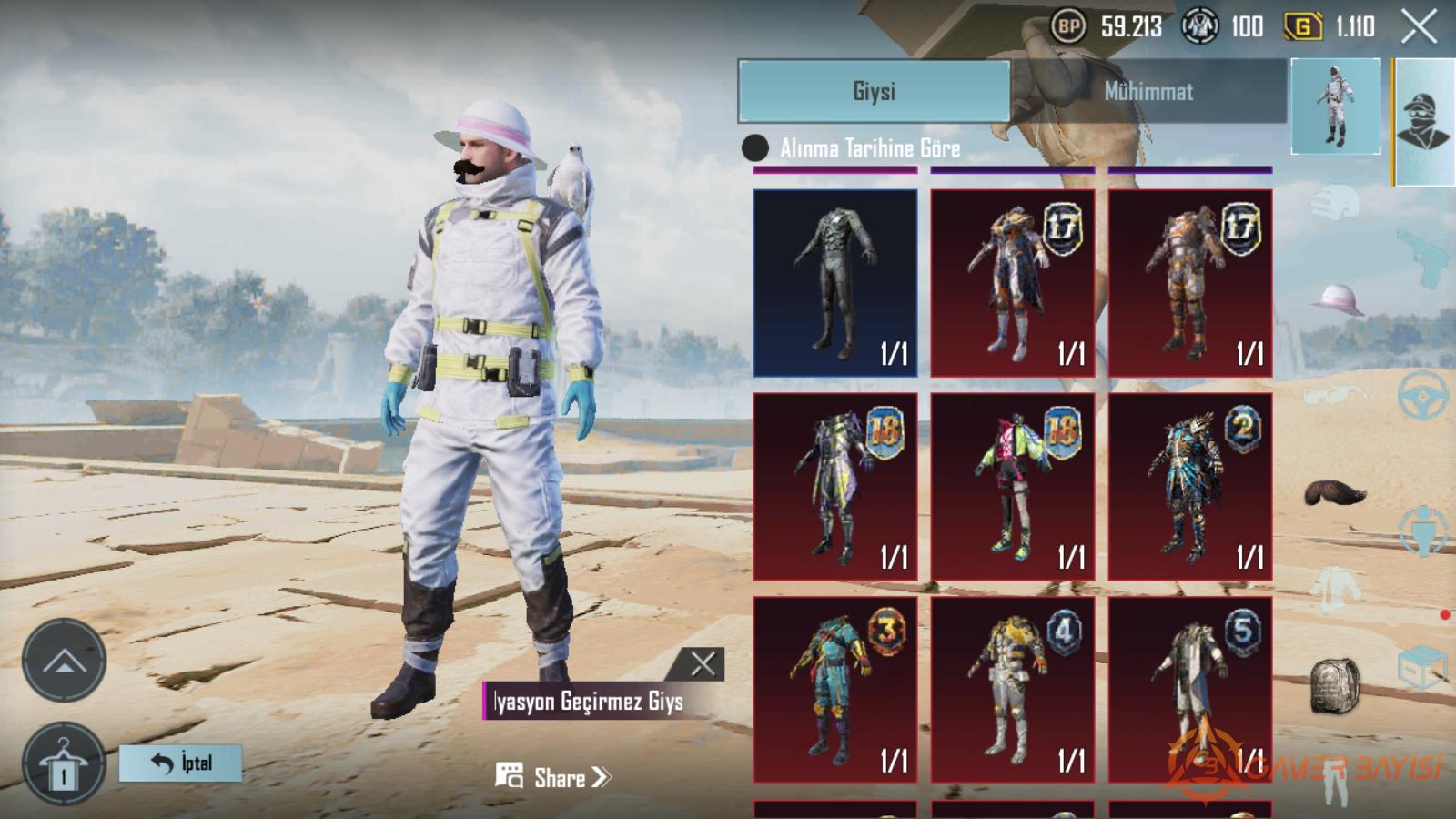Close the inventory with the top X

coord(1419,26)
